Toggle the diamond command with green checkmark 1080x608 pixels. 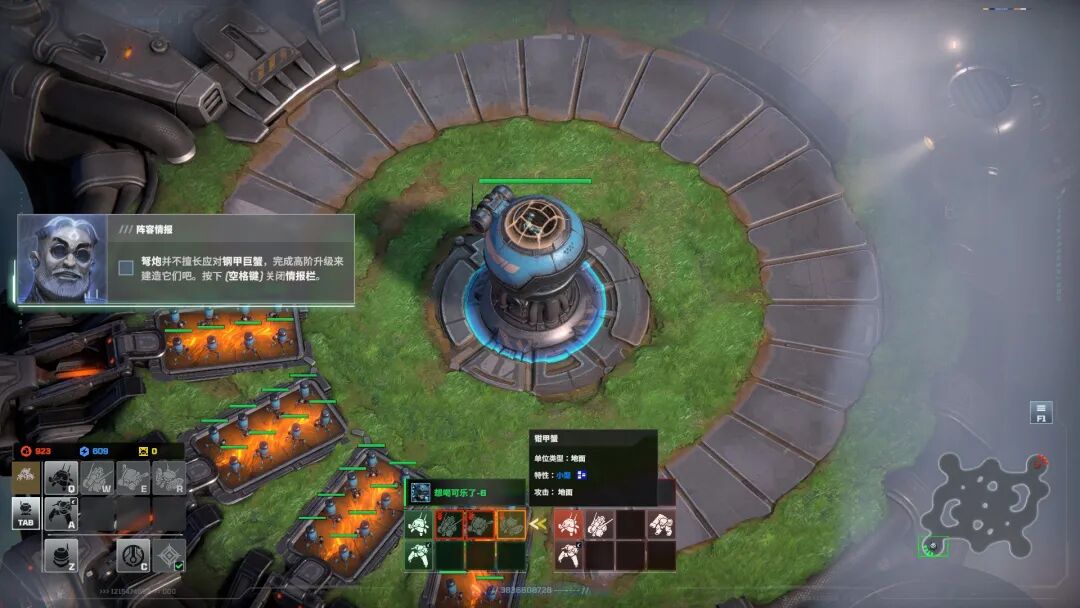(168, 555)
